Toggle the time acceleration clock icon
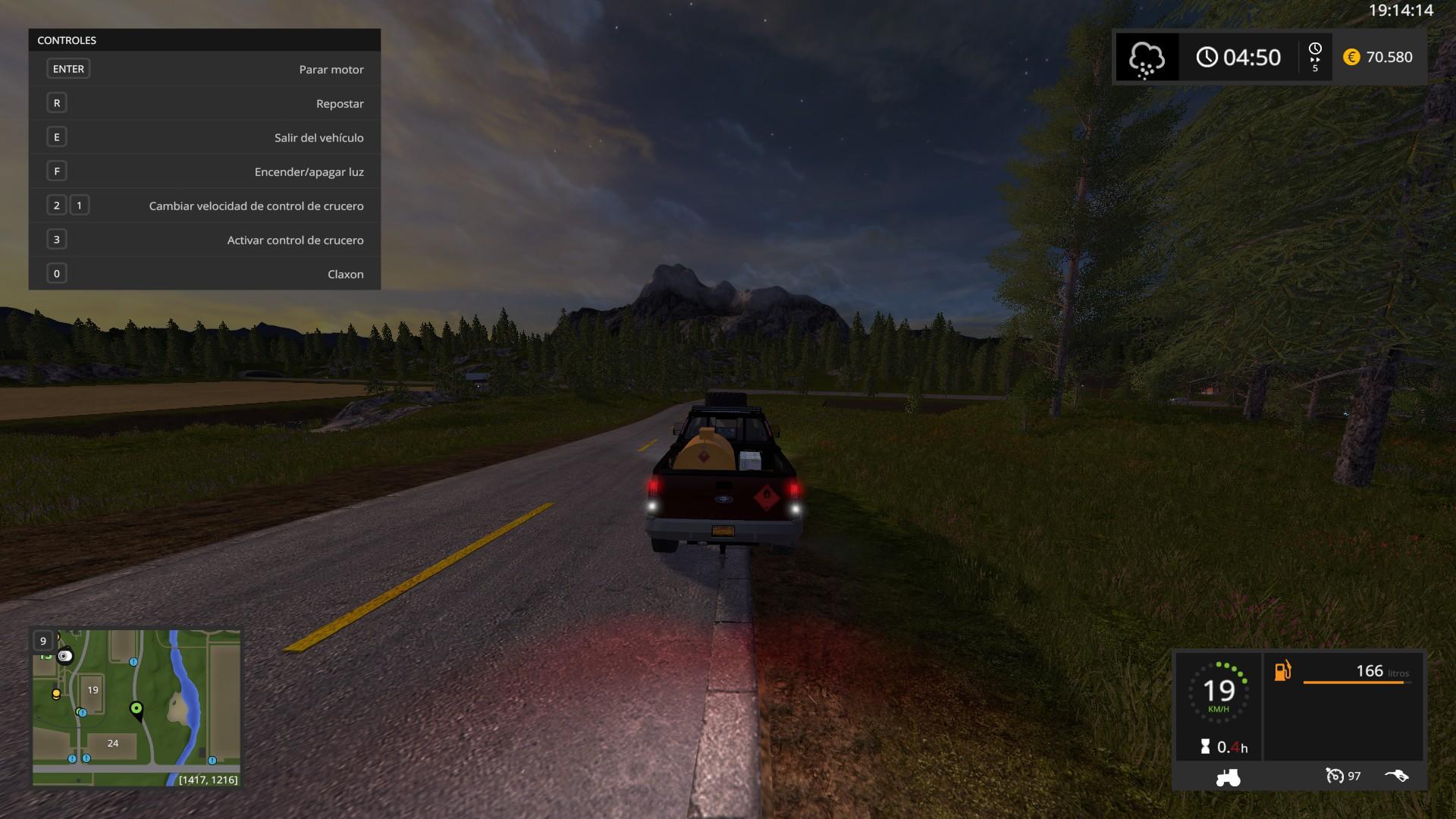The image size is (1456, 819). [1315, 50]
